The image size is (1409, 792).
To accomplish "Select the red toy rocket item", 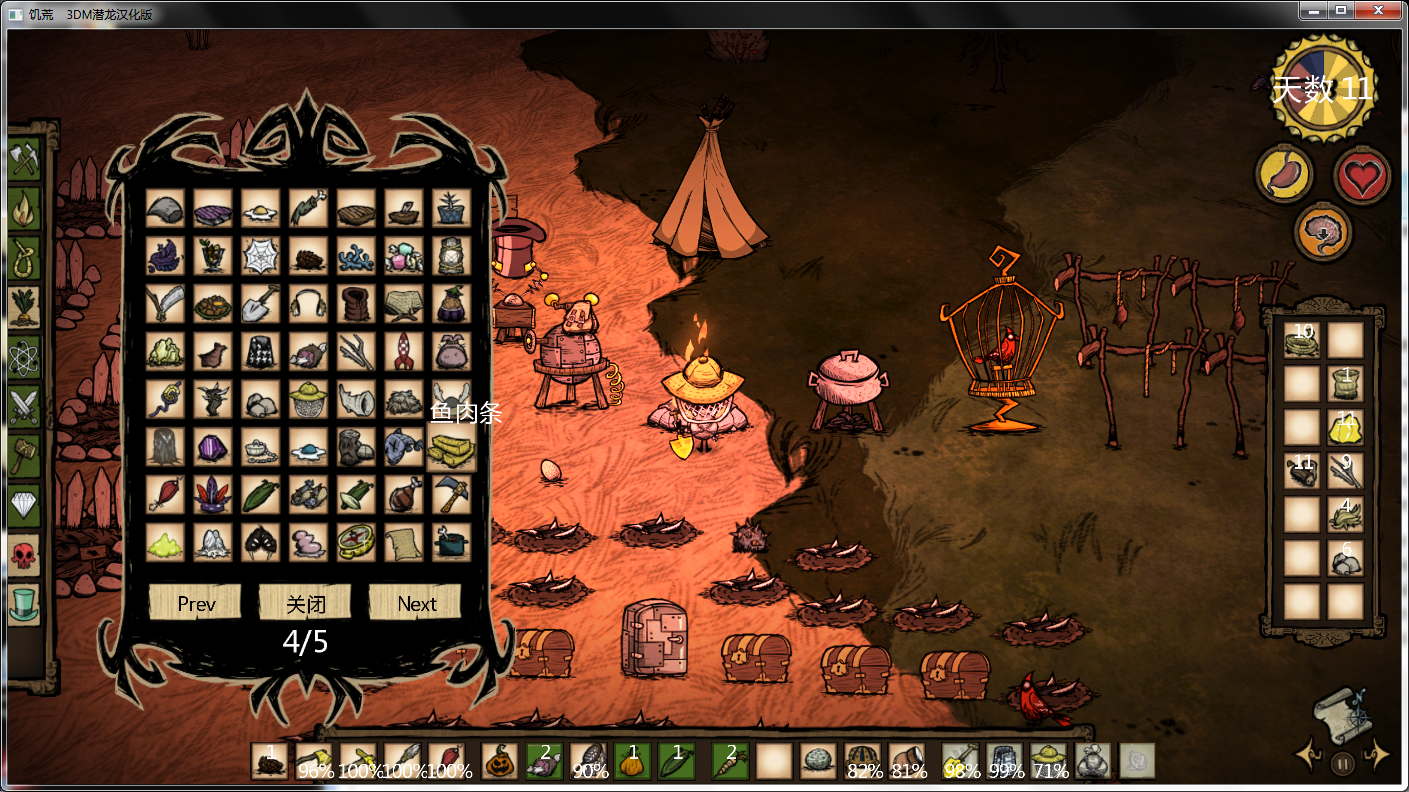I will (x=404, y=352).
